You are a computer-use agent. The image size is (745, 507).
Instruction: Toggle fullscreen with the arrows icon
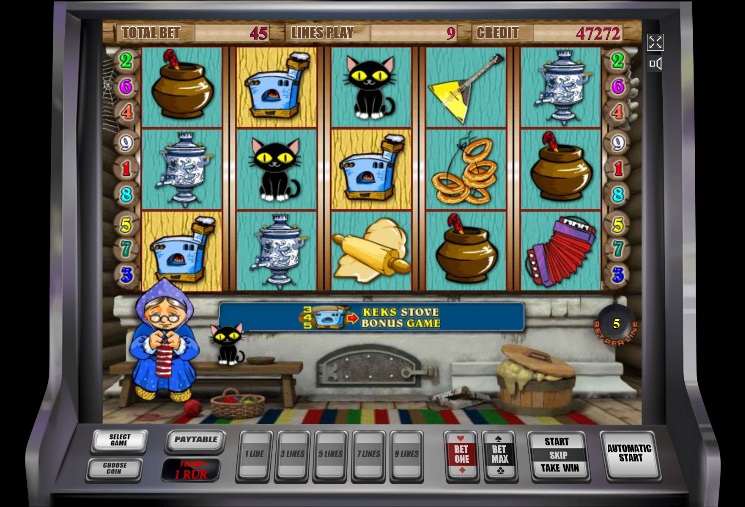tap(655, 42)
